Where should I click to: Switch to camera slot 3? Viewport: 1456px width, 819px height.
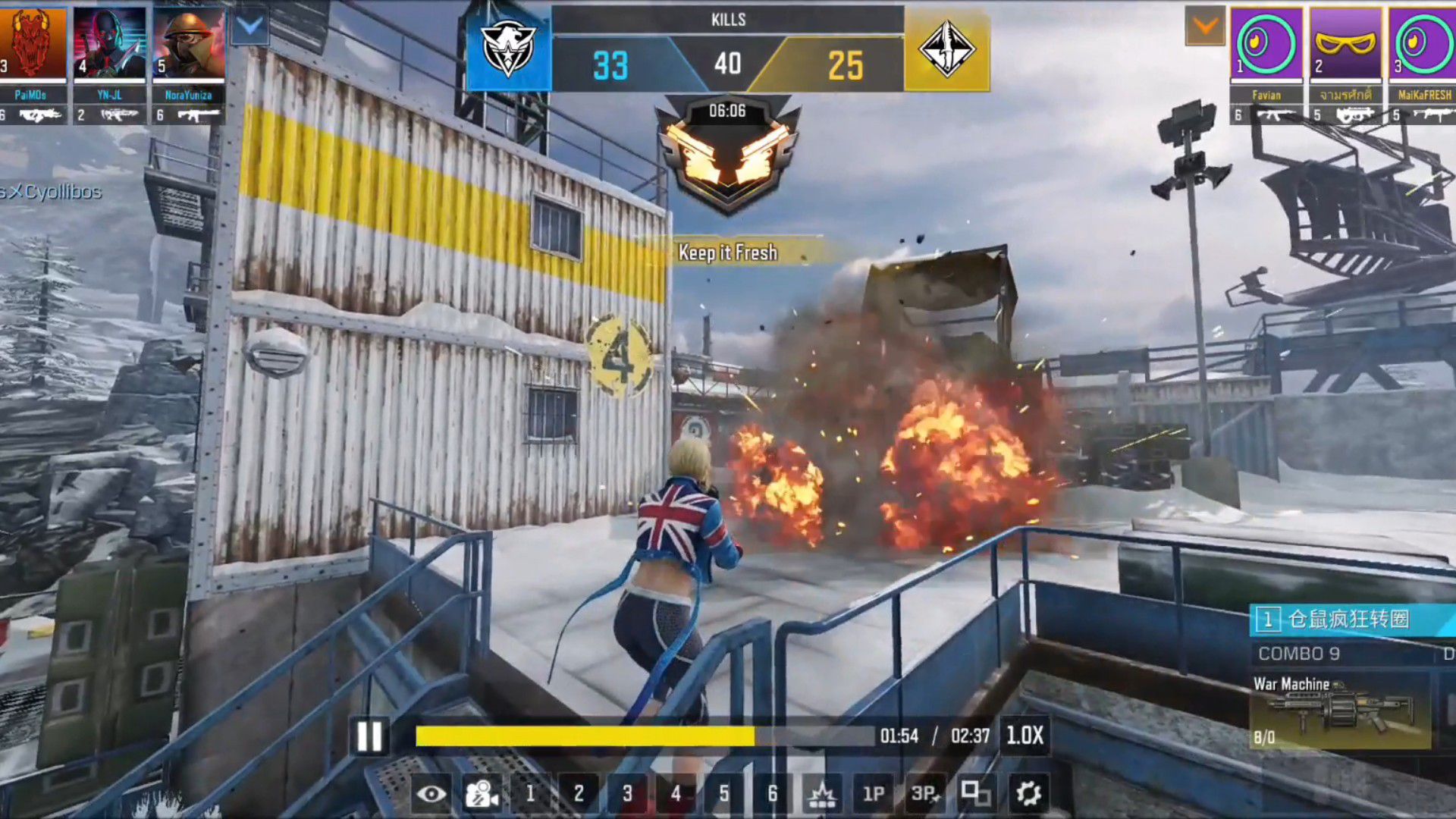627,794
